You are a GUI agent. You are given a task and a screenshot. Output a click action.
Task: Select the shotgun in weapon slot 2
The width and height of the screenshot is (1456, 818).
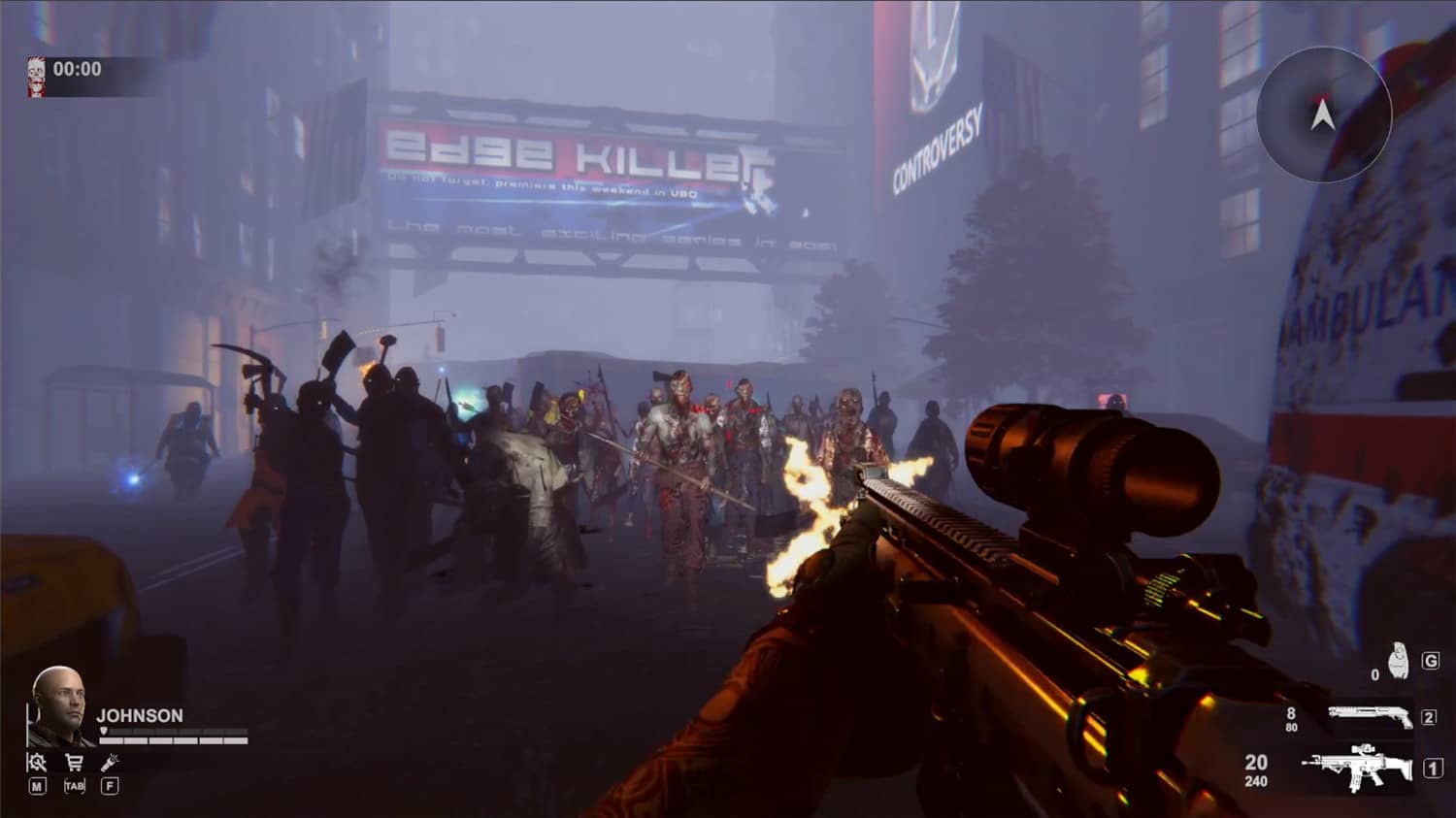1370,715
